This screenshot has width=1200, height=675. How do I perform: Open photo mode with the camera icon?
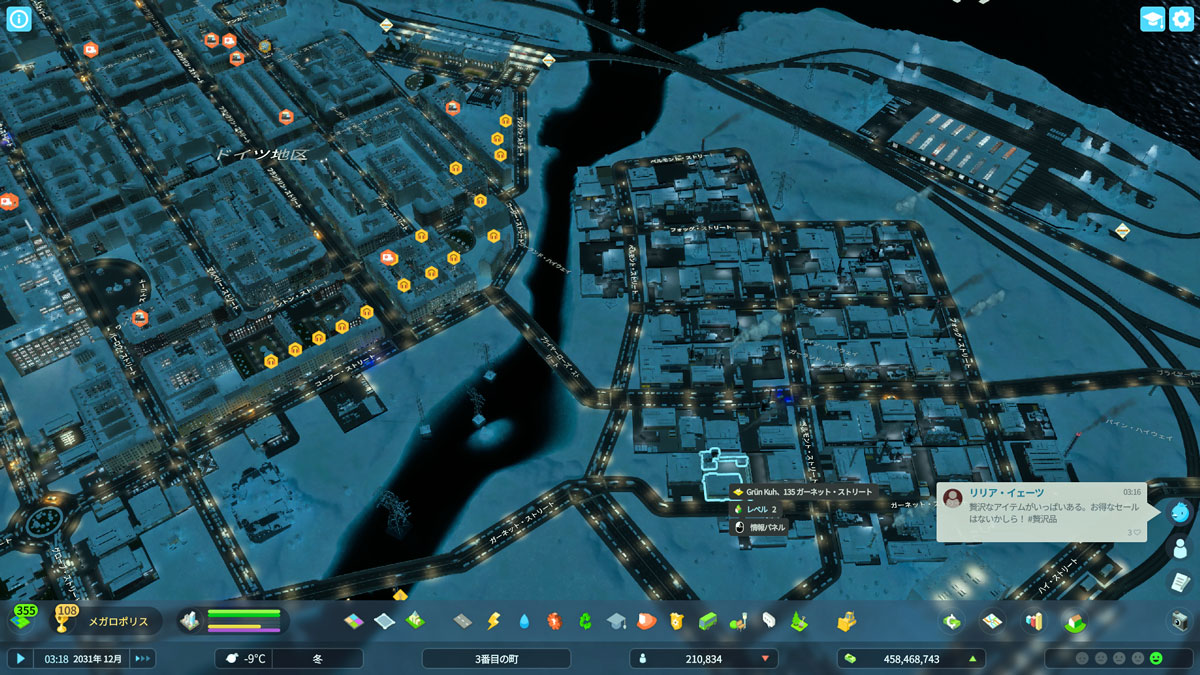click(x=1180, y=621)
